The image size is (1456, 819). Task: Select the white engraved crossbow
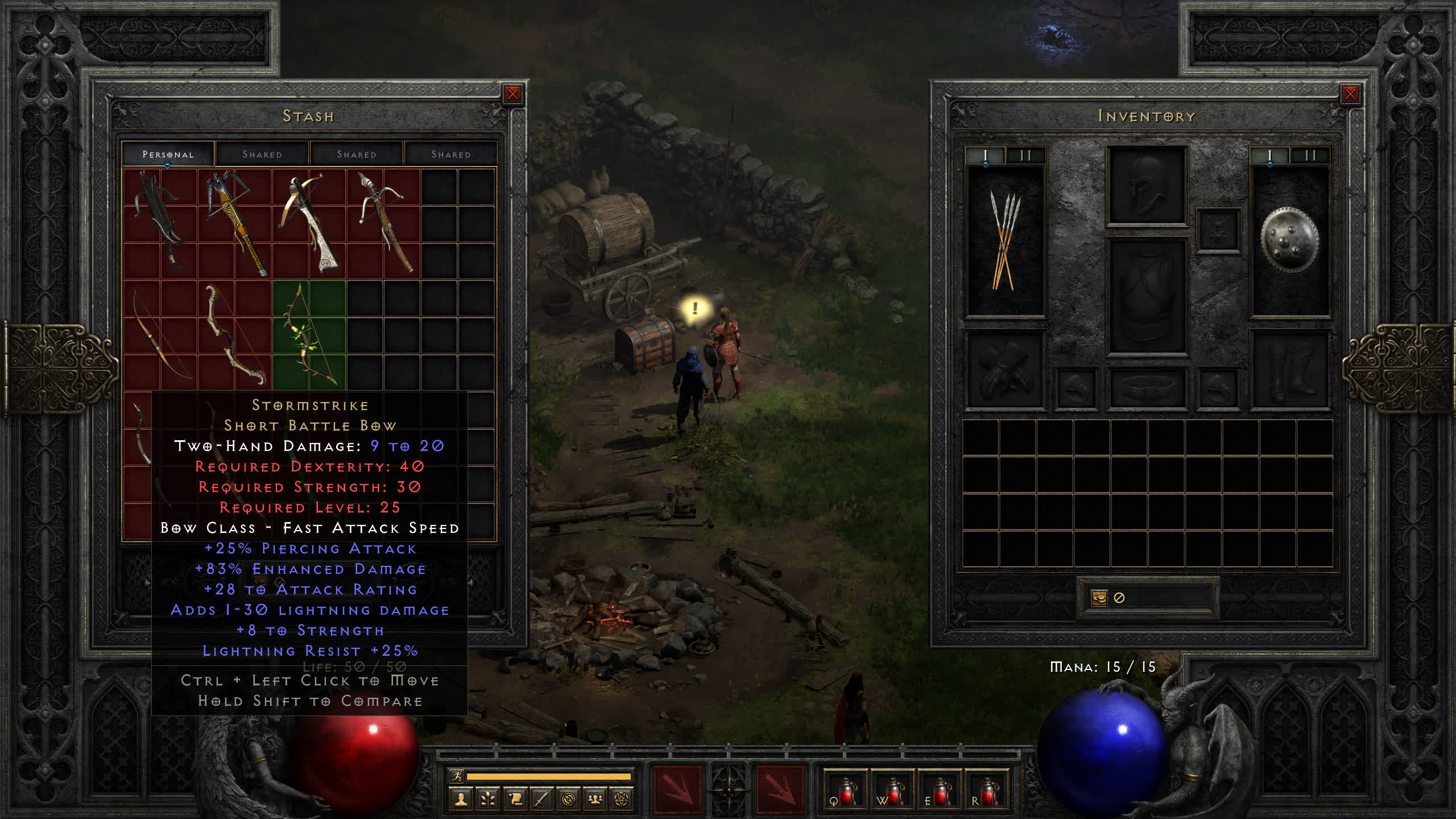309,223
